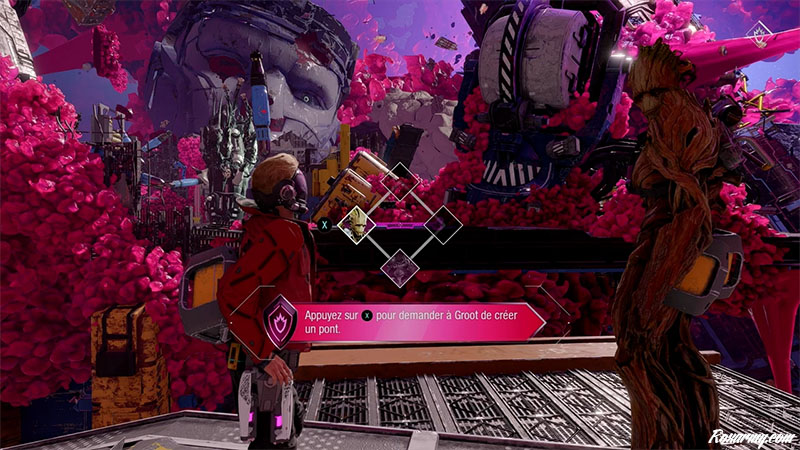
Task: Choose the dimmed Guardian portrait diamond
Action: (x=400, y=266)
